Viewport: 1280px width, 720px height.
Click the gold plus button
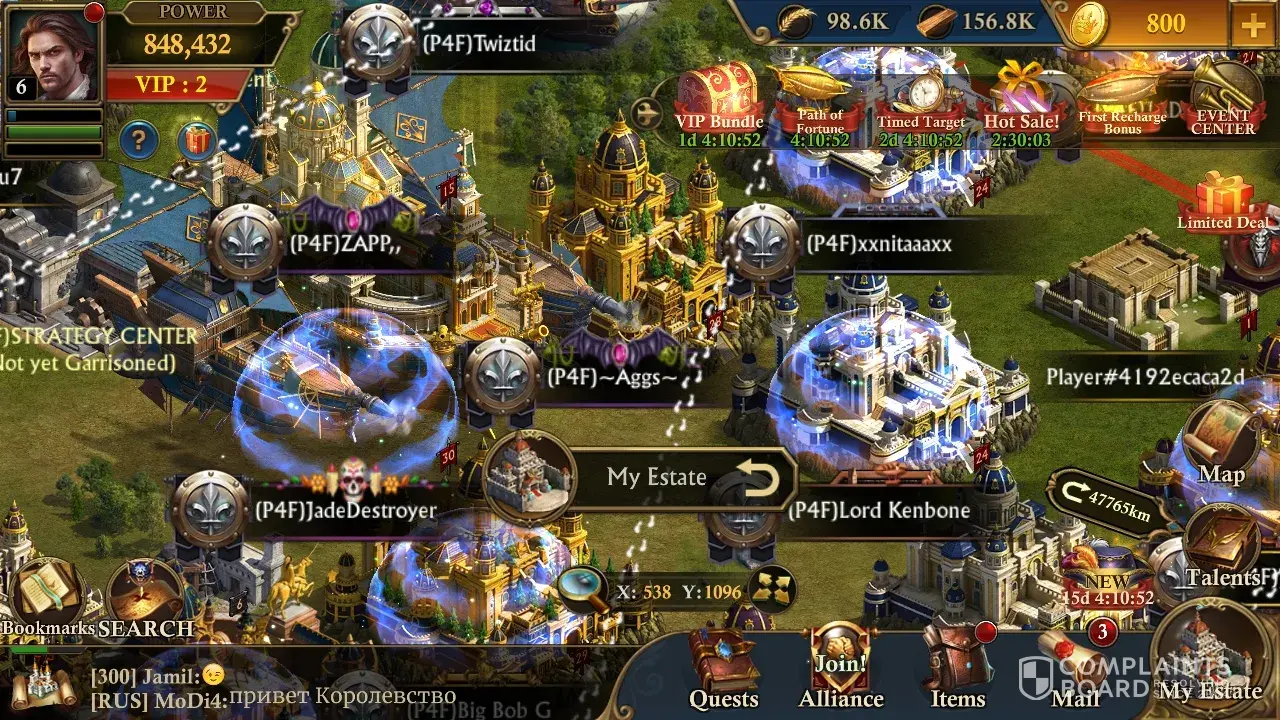click(x=1253, y=24)
